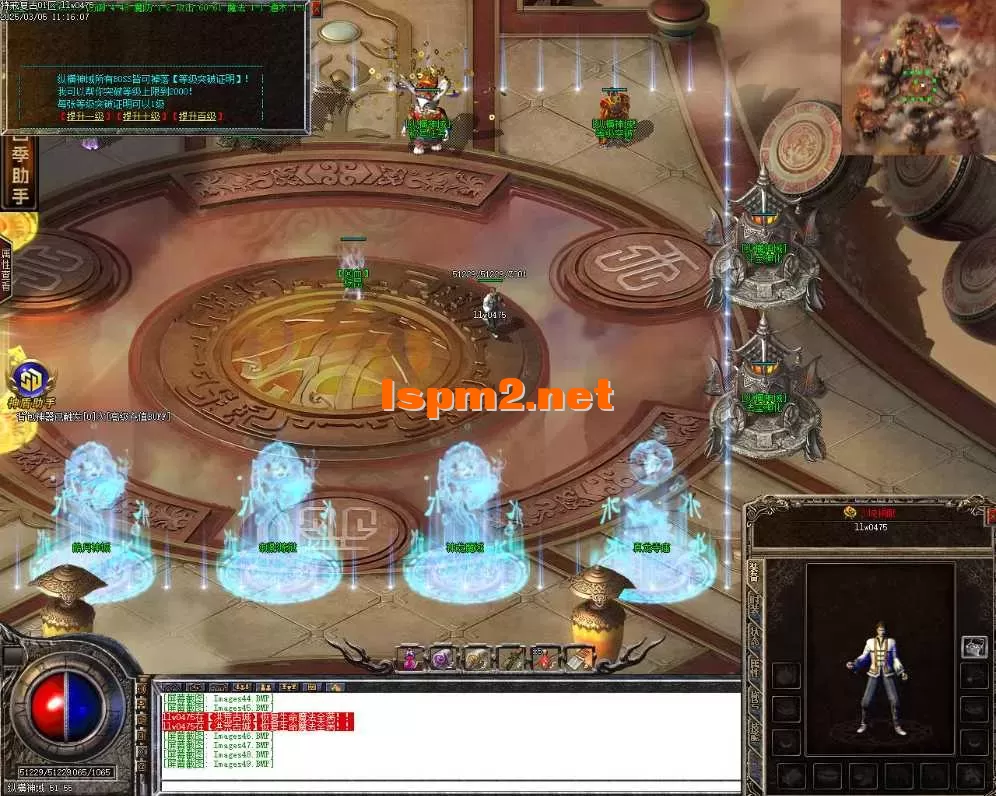
Task: Use the pink potion hotbar slot
Action: 411,659
